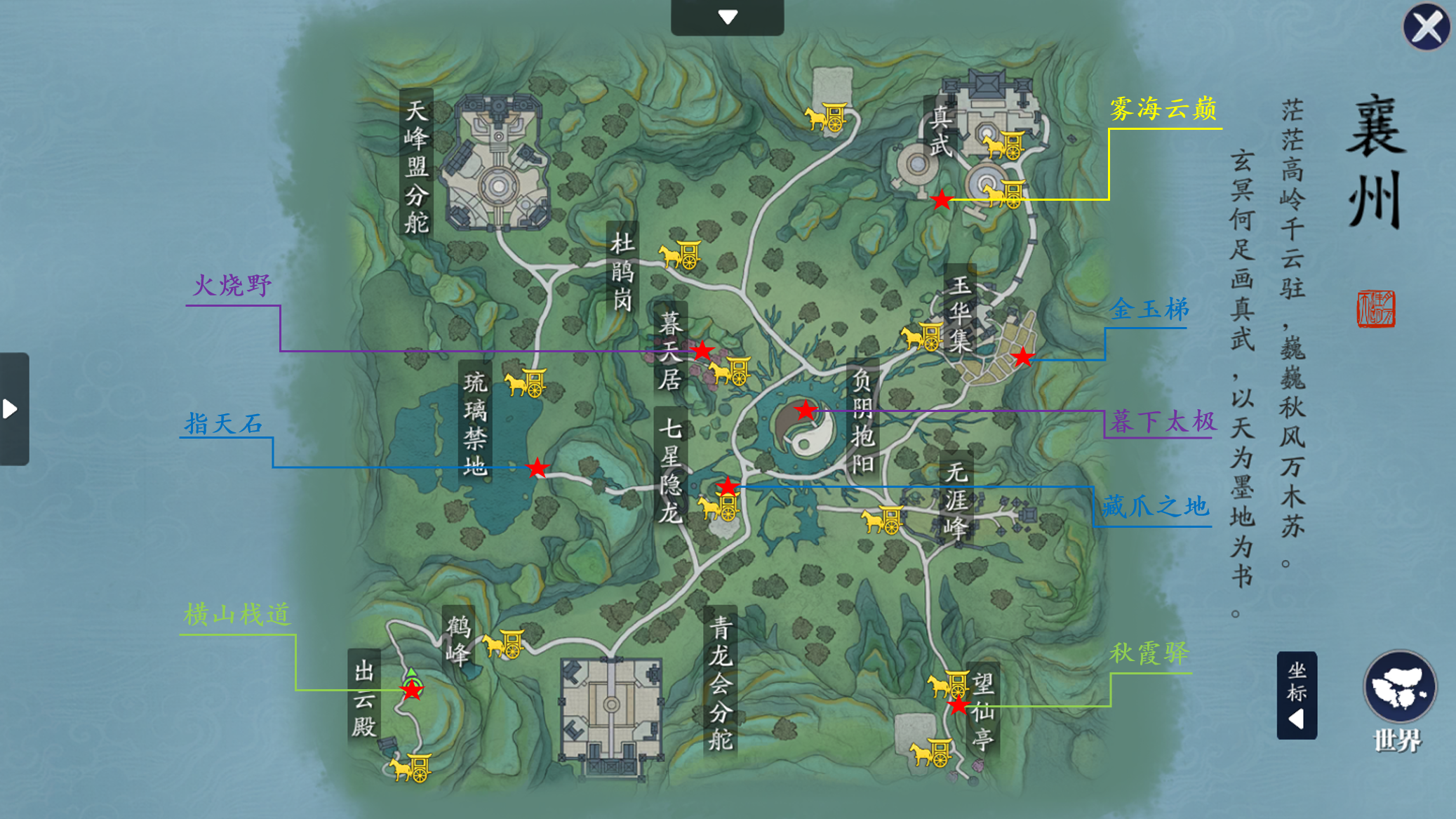The width and height of the screenshot is (1456, 819).
Task: Select the 秋霞驿 red star marker
Action: pos(959,705)
